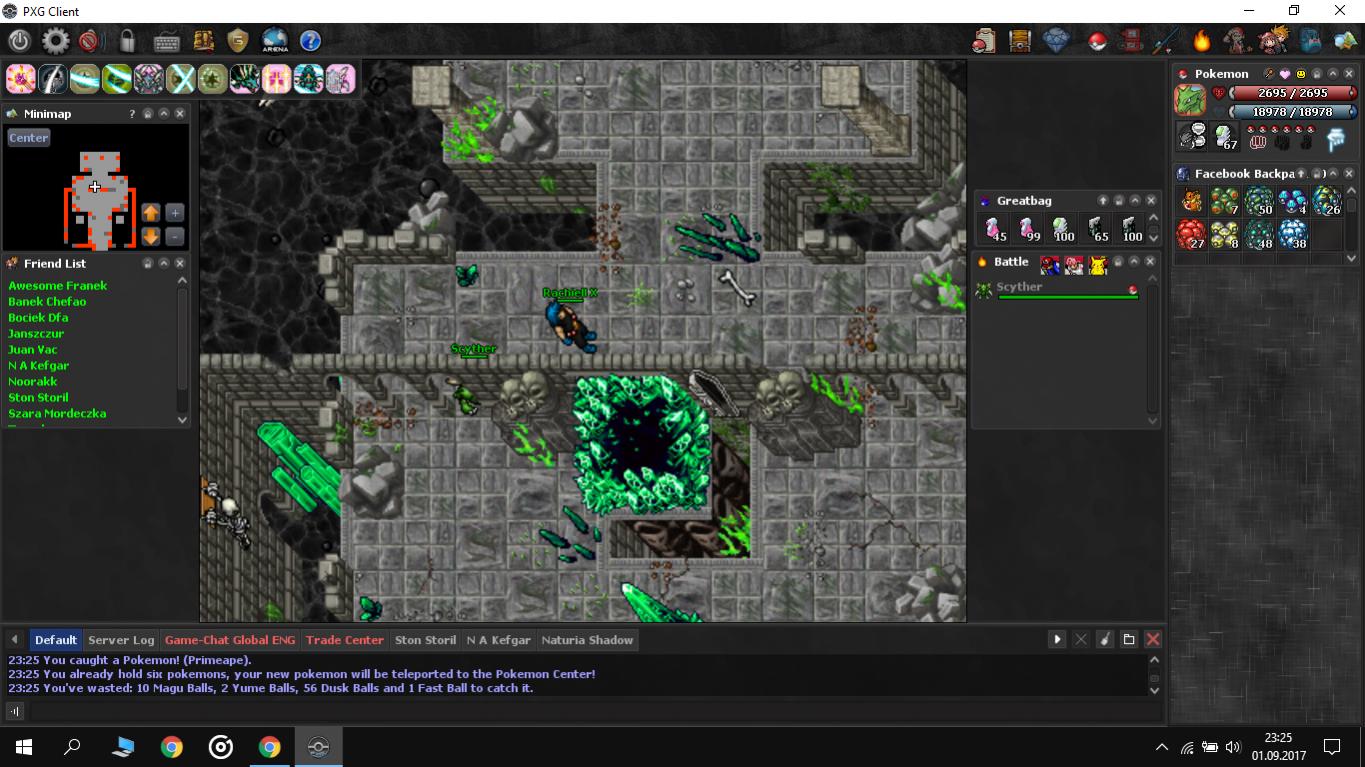Switch to the Server Log tab
The width and height of the screenshot is (1365, 767).
tap(121, 640)
